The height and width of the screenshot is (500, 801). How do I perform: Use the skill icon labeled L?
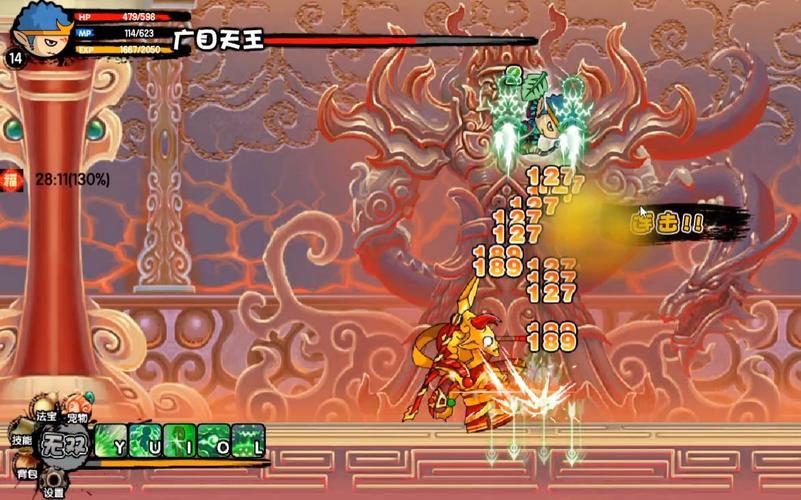coord(248,441)
